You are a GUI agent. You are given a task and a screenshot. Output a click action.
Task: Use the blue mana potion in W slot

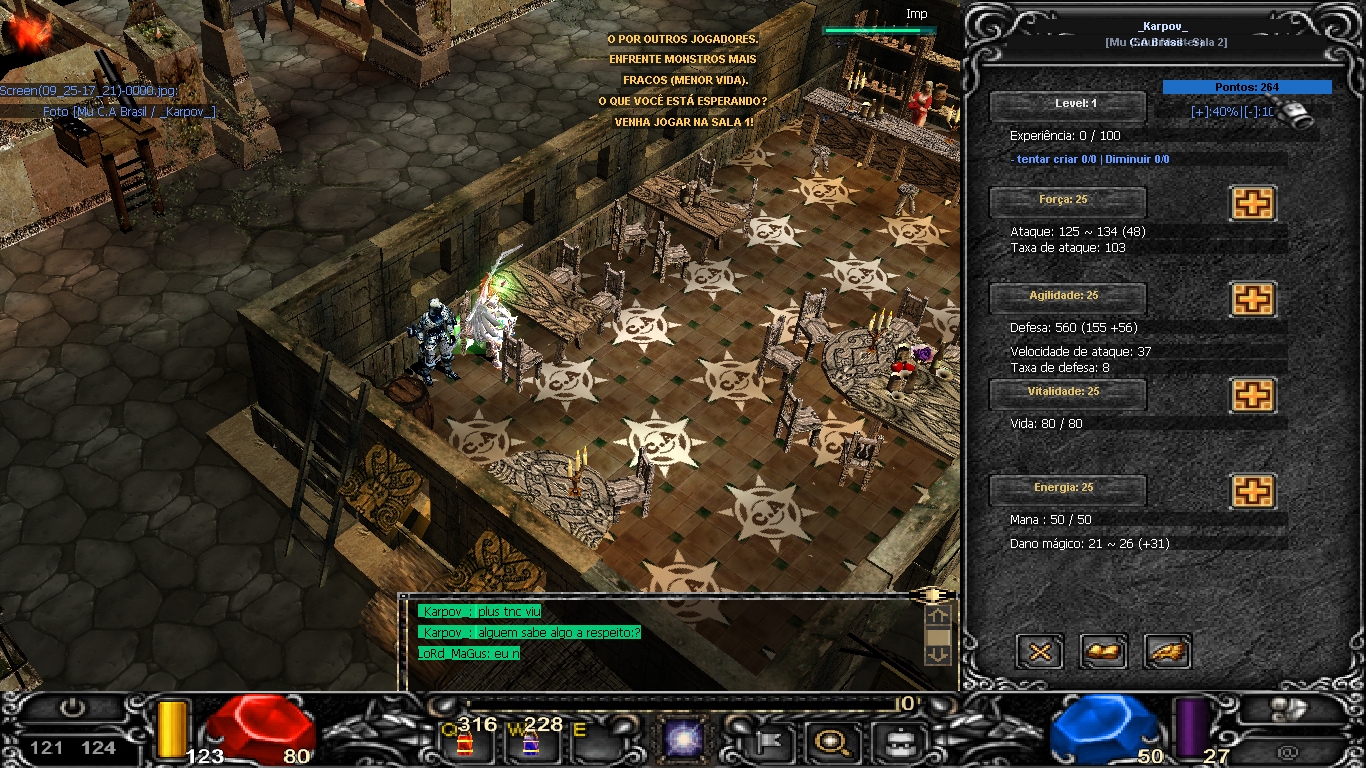click(530, 743)
